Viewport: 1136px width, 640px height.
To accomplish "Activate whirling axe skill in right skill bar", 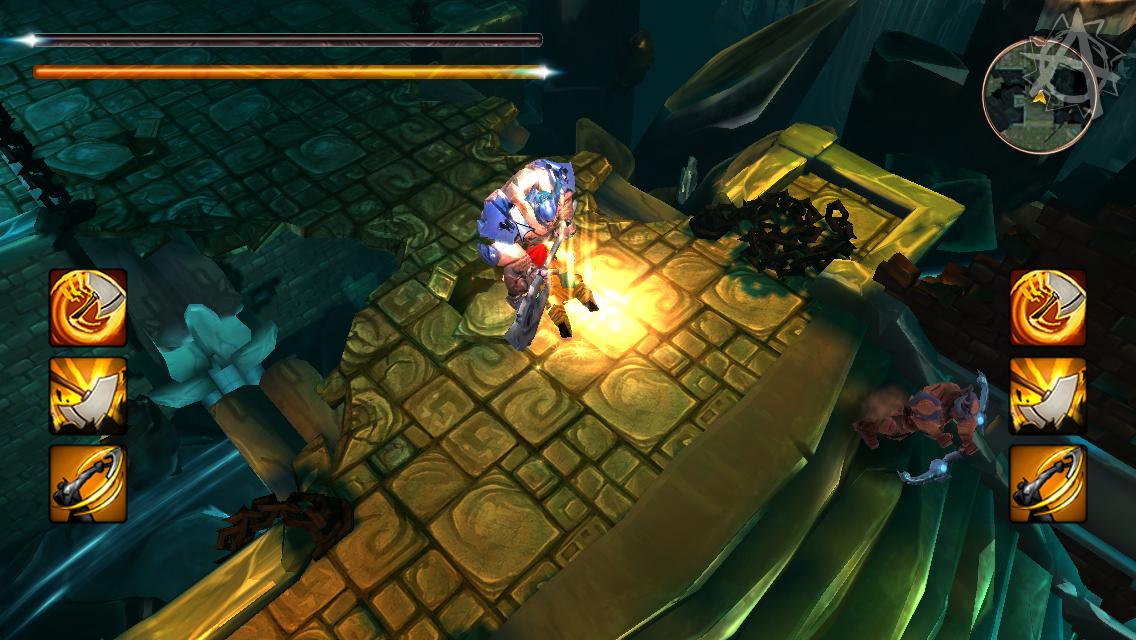I will point(1048,307).
